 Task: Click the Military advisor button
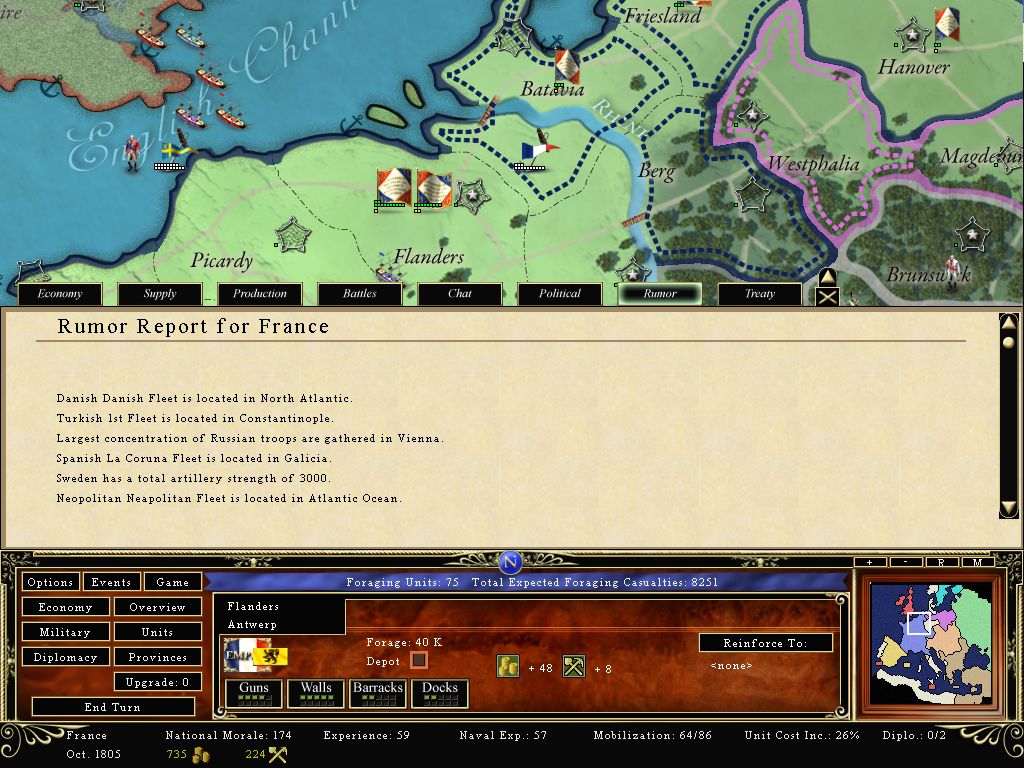tap(65, 632)
